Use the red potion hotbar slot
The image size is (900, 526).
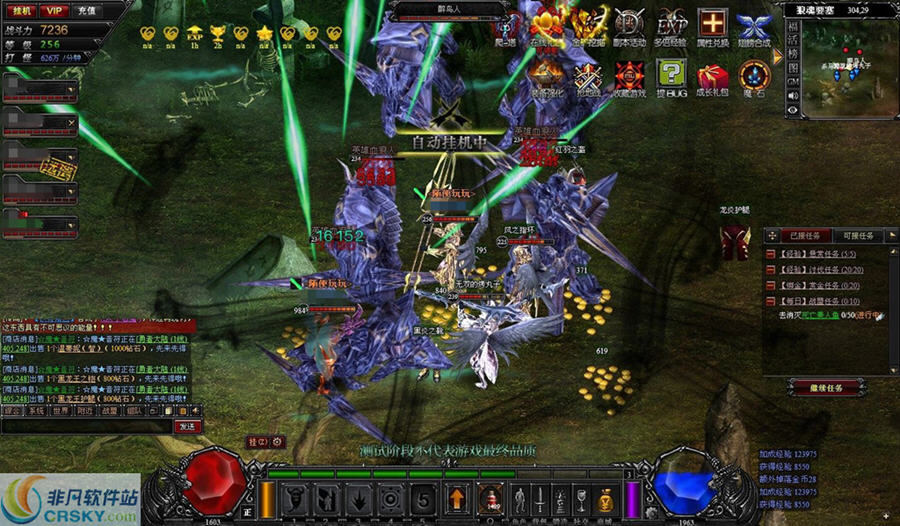pos(489,498)
